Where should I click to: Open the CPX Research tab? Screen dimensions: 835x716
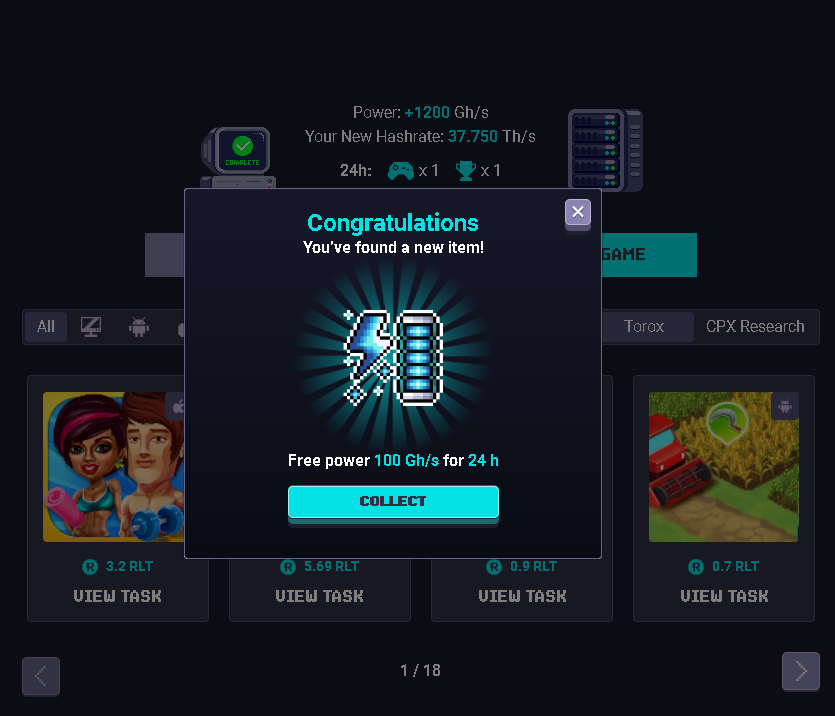tap(755, 326)
